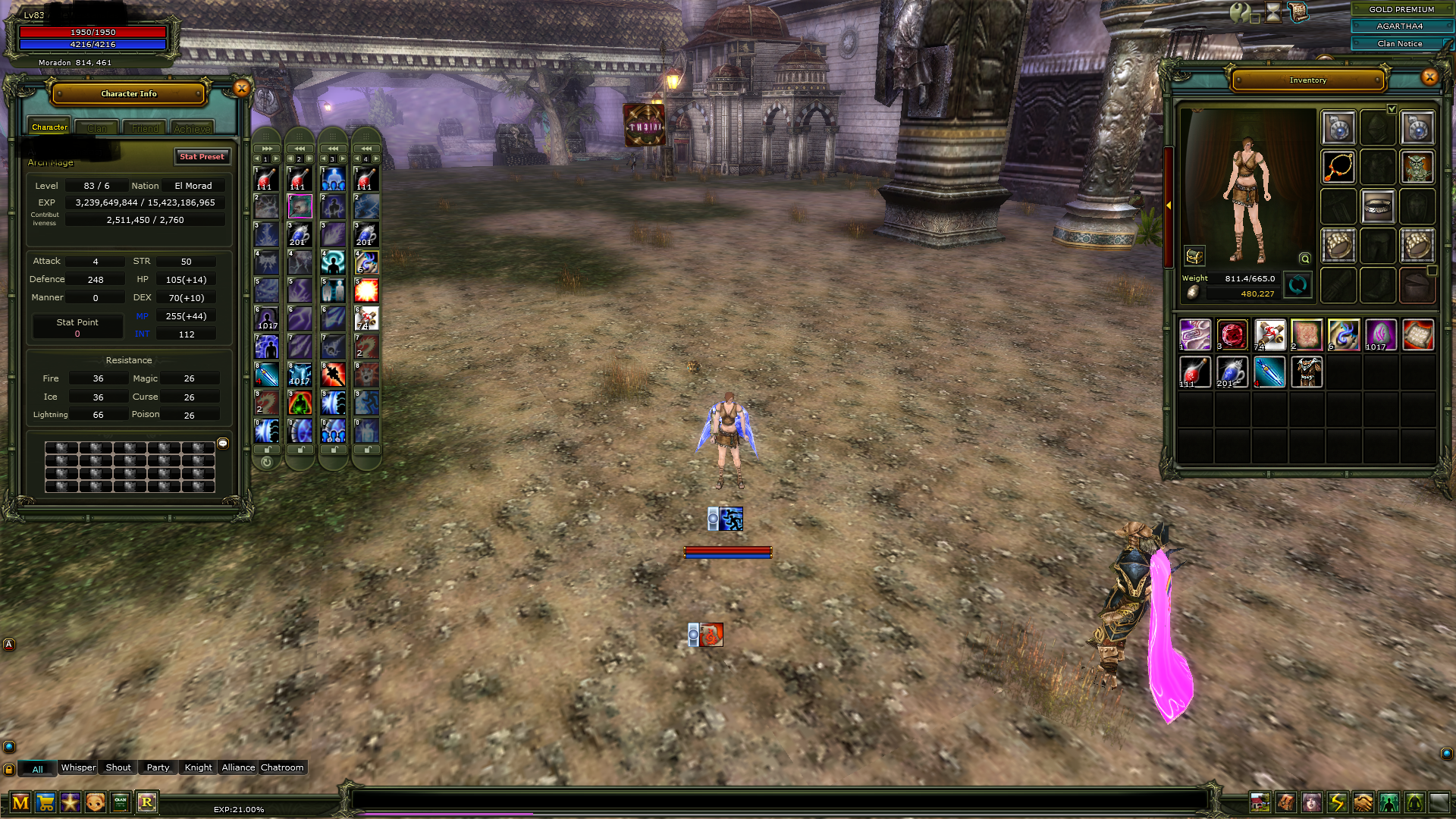The width and height of the screenshot is (1456, 819).
Task: Open the treasure chest icon beside the character preview
Action: [1194, 256]
